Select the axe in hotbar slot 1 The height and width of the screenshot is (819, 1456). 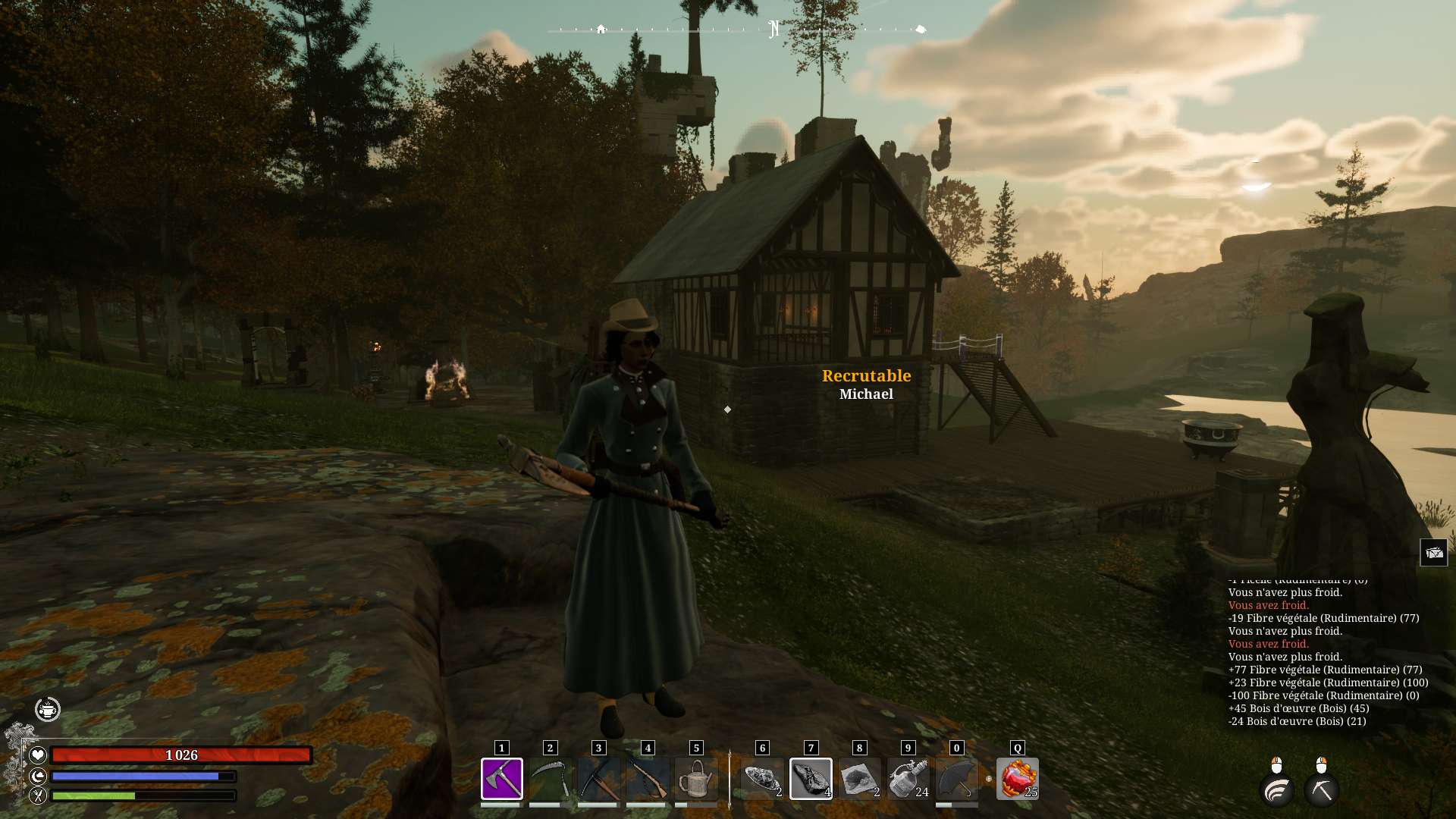(501, 778)
